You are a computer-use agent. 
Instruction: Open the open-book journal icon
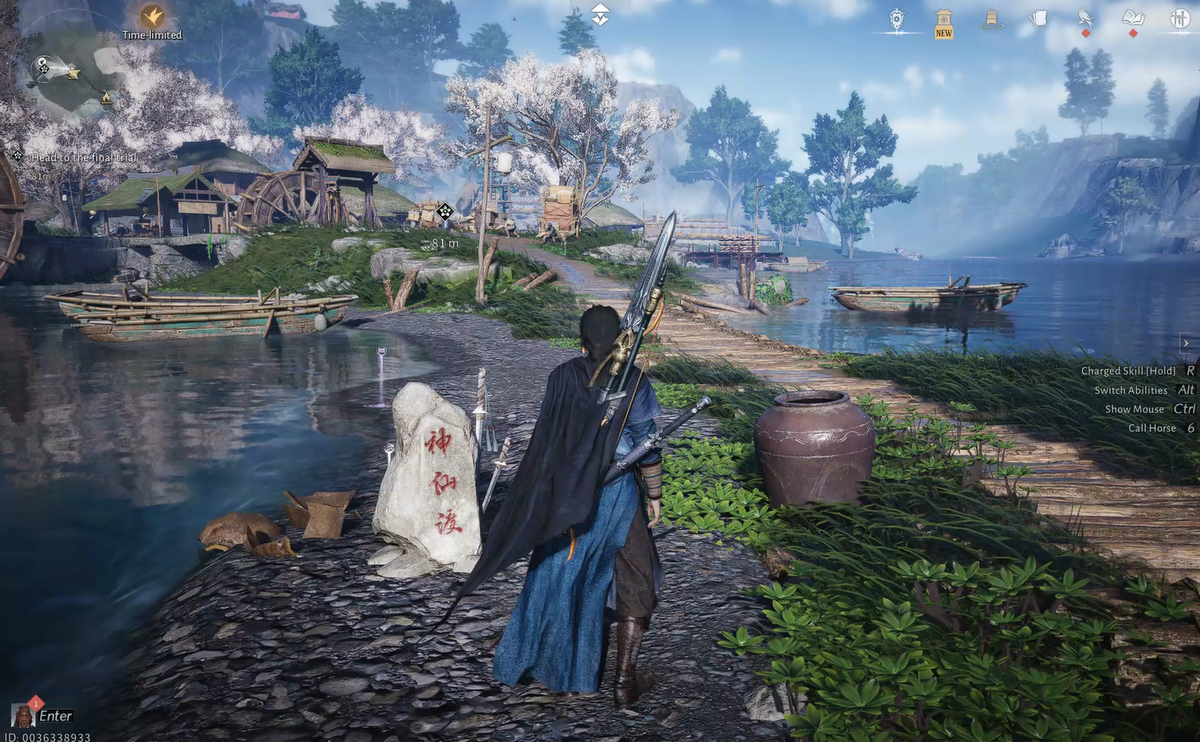pos(1132,19)
